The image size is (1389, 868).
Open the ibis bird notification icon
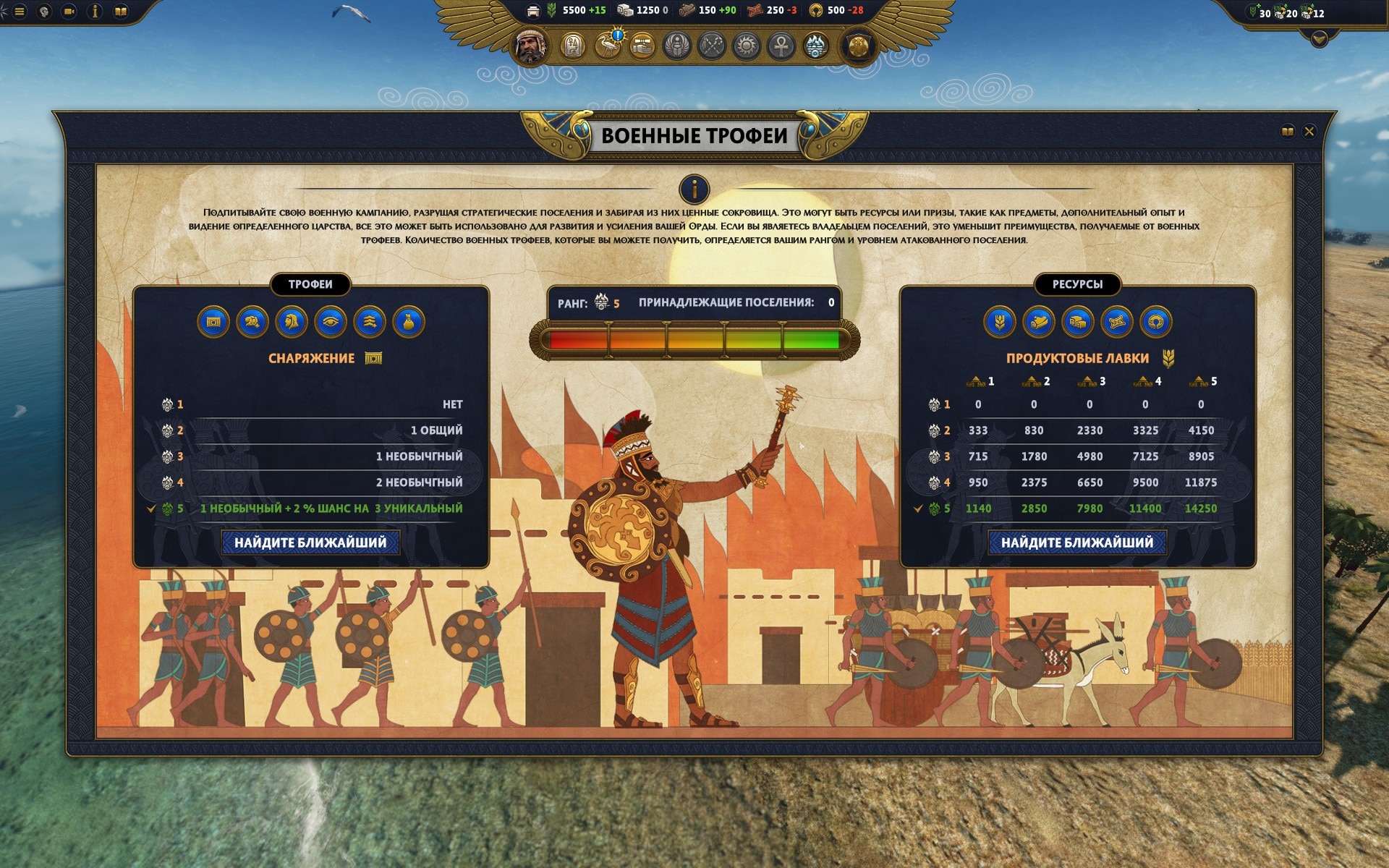608,46
